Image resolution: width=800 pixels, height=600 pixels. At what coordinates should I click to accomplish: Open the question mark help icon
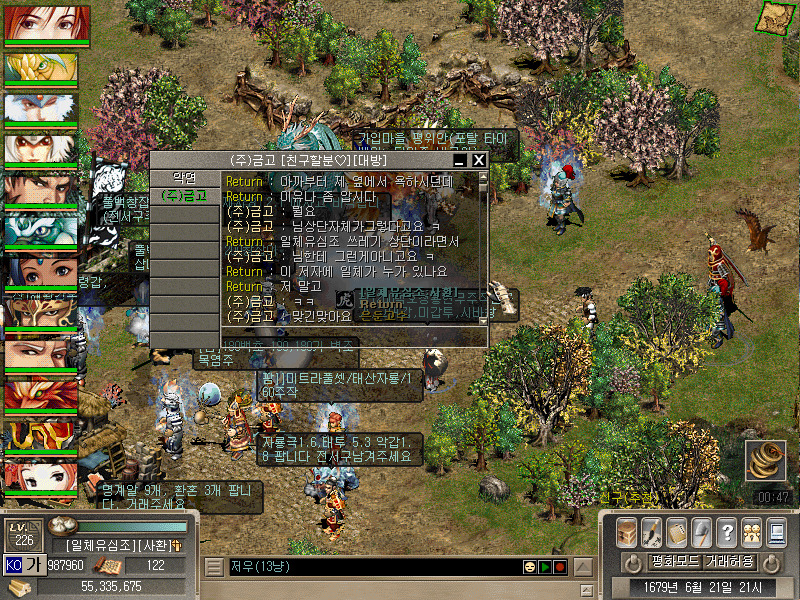(x=727, y=531)
